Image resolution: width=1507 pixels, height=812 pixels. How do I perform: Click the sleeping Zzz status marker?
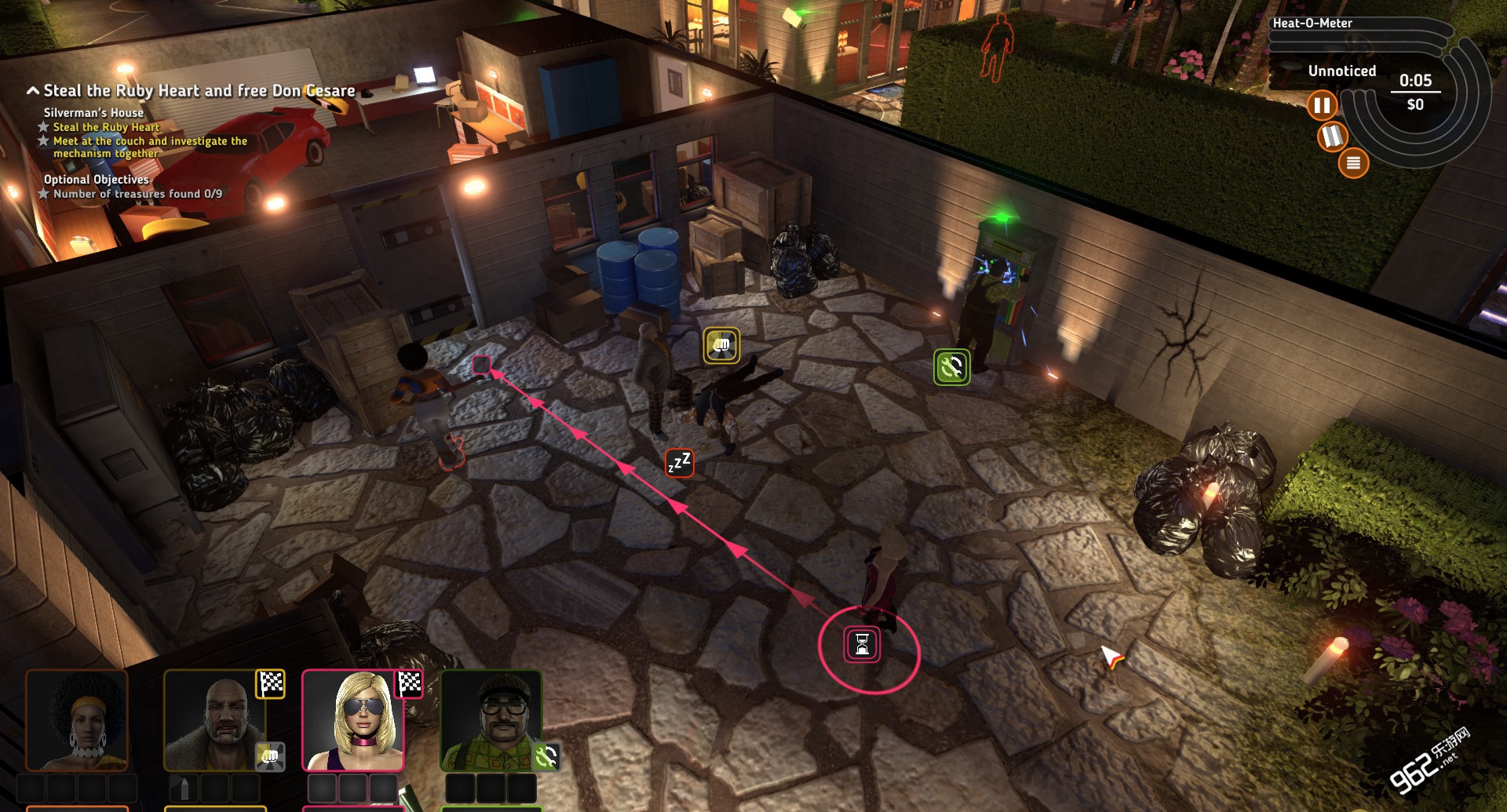[x=679, y=464]
